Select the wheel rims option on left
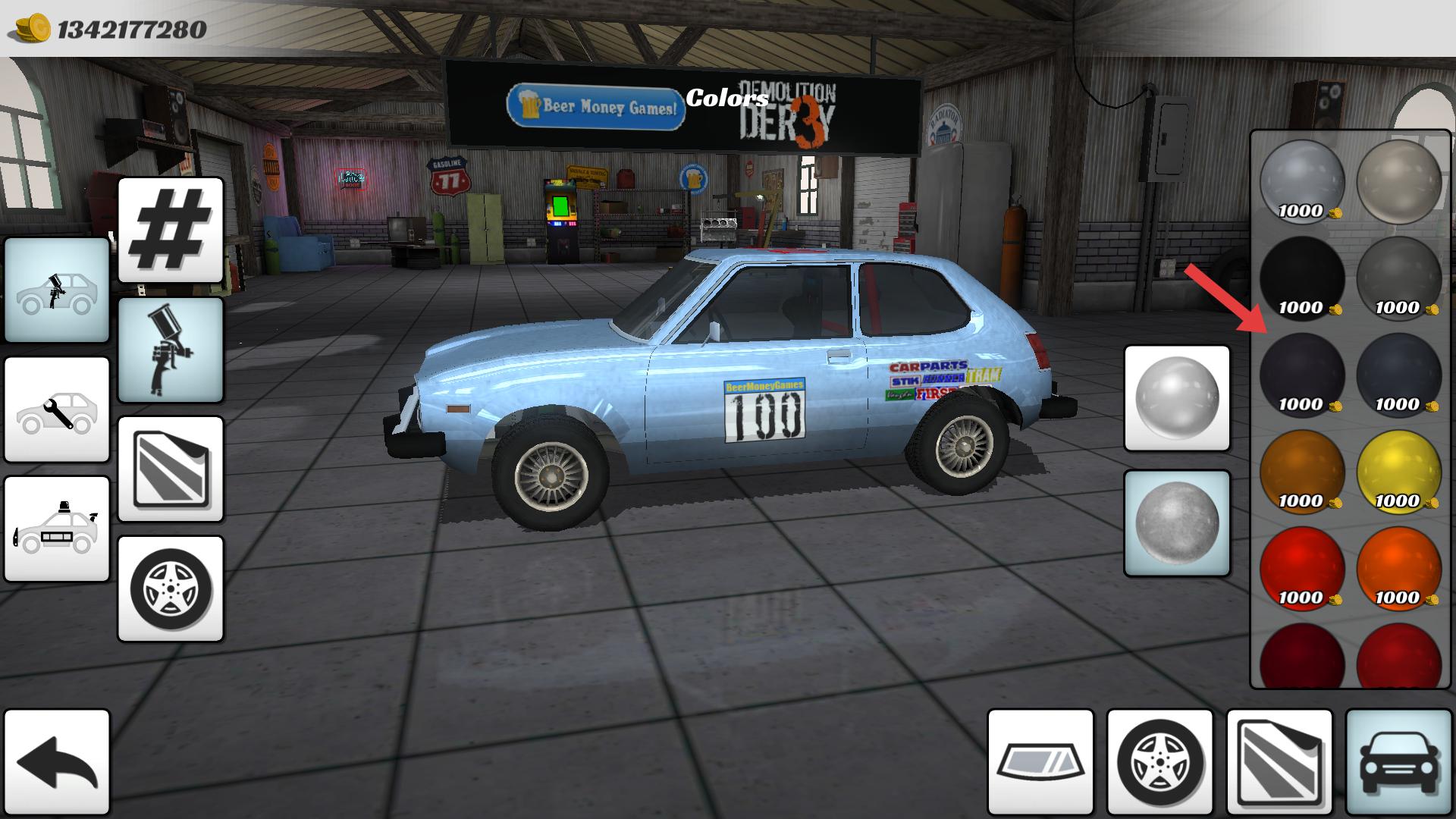This screenshot has width=1456, height=819. (x=171, y=588)
